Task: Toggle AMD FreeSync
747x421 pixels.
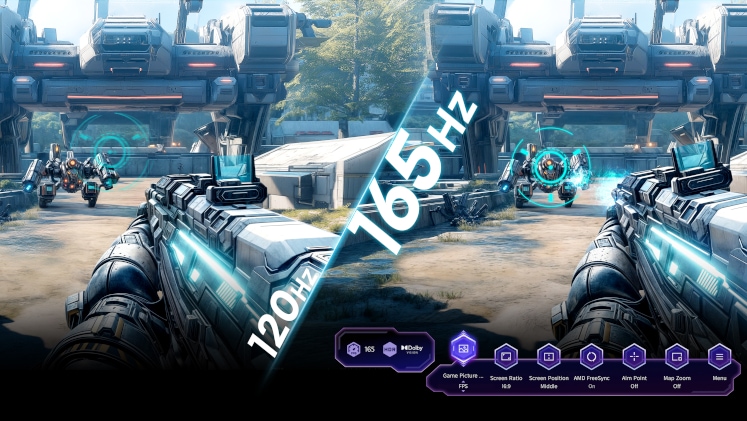Action: (591, 356)
